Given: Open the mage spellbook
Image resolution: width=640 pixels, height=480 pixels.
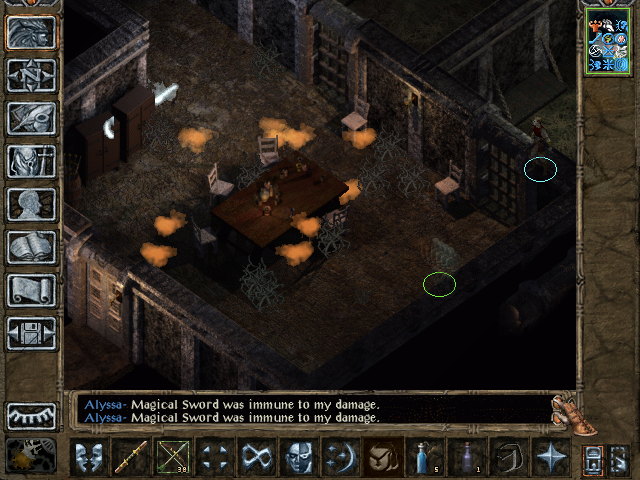Looking at the screenshot, I should [31, 247].
